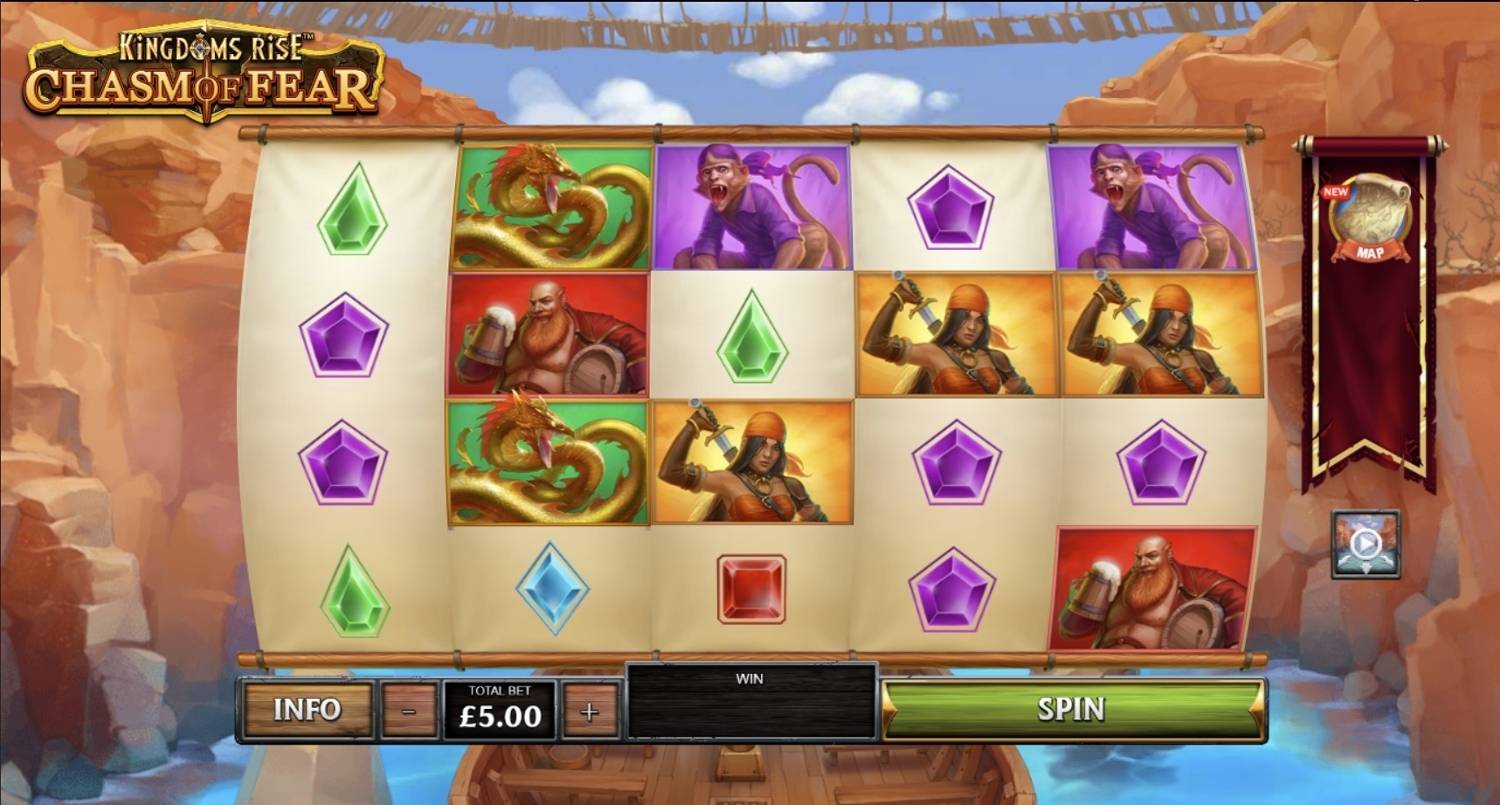This screenshot has width=1500, height=805.
Task: Click the monkey symbol on the top row
Action: tap(752, 205)
